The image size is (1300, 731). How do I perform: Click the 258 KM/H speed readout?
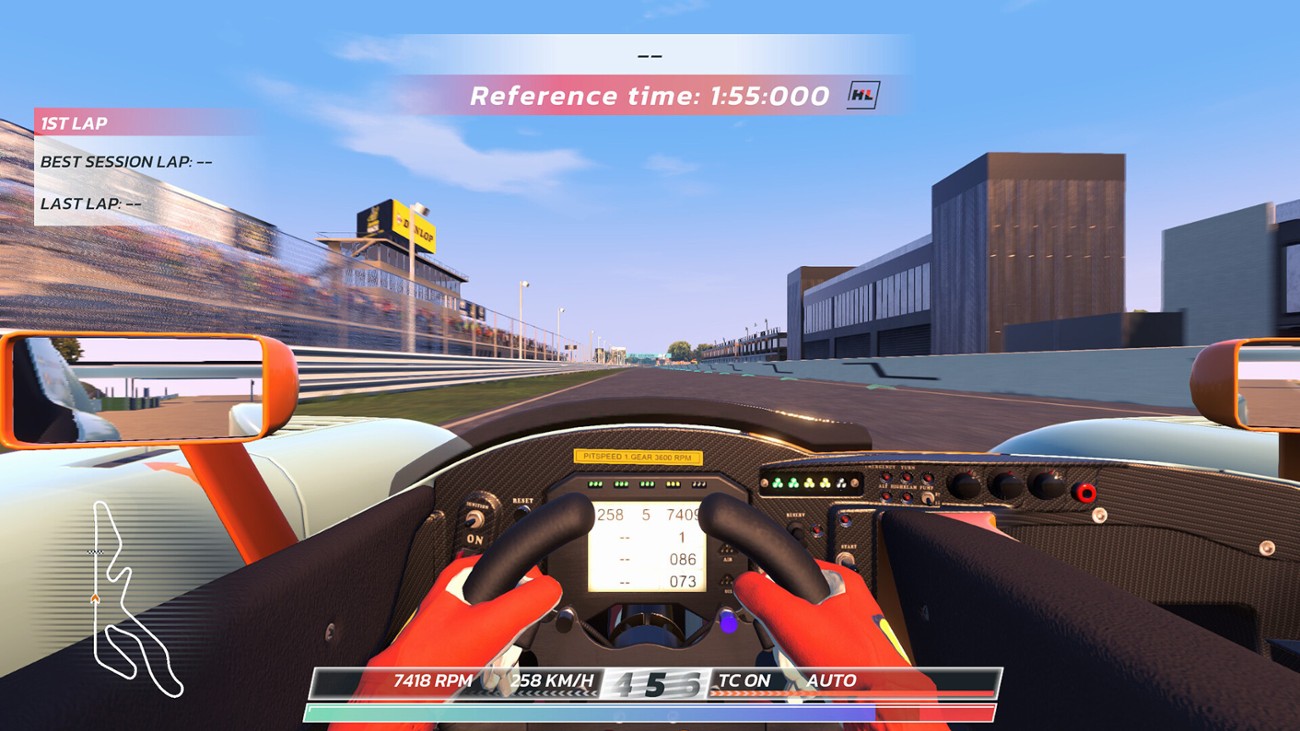[x=556, y=680]
